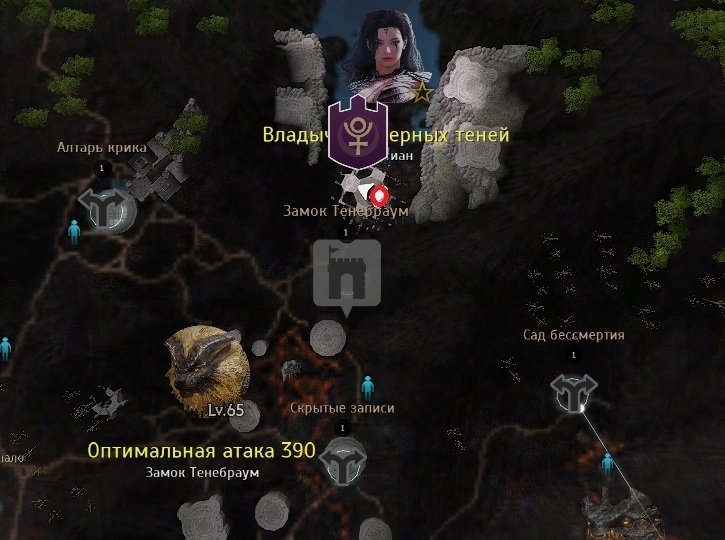Select the blue NPC icon above Скрытые записи
The height and width of the screenshot is (540, 725).
pos(367,384)
